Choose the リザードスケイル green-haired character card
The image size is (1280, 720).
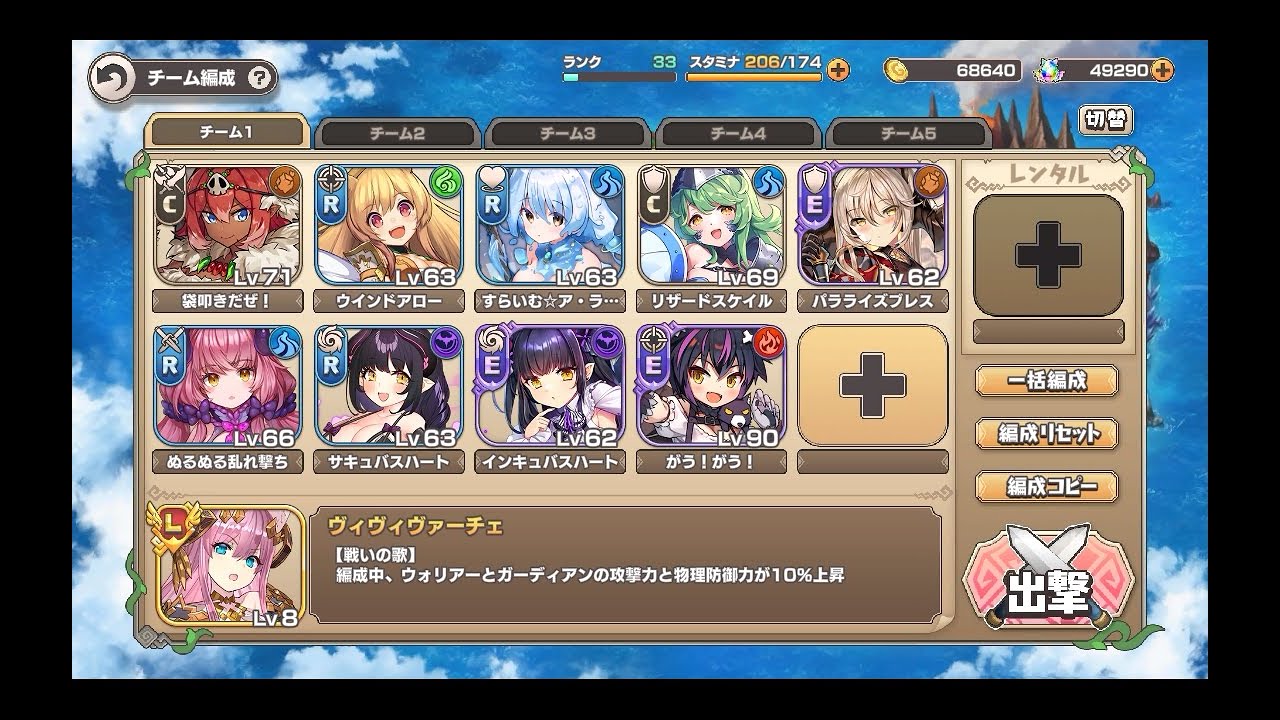(711, 225)
